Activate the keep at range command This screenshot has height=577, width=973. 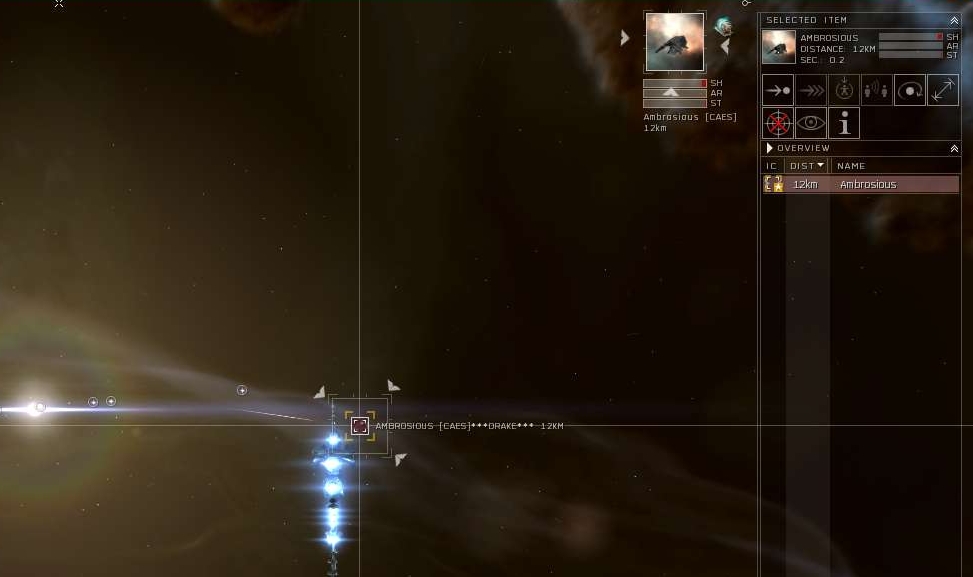(x=942, y=90)
